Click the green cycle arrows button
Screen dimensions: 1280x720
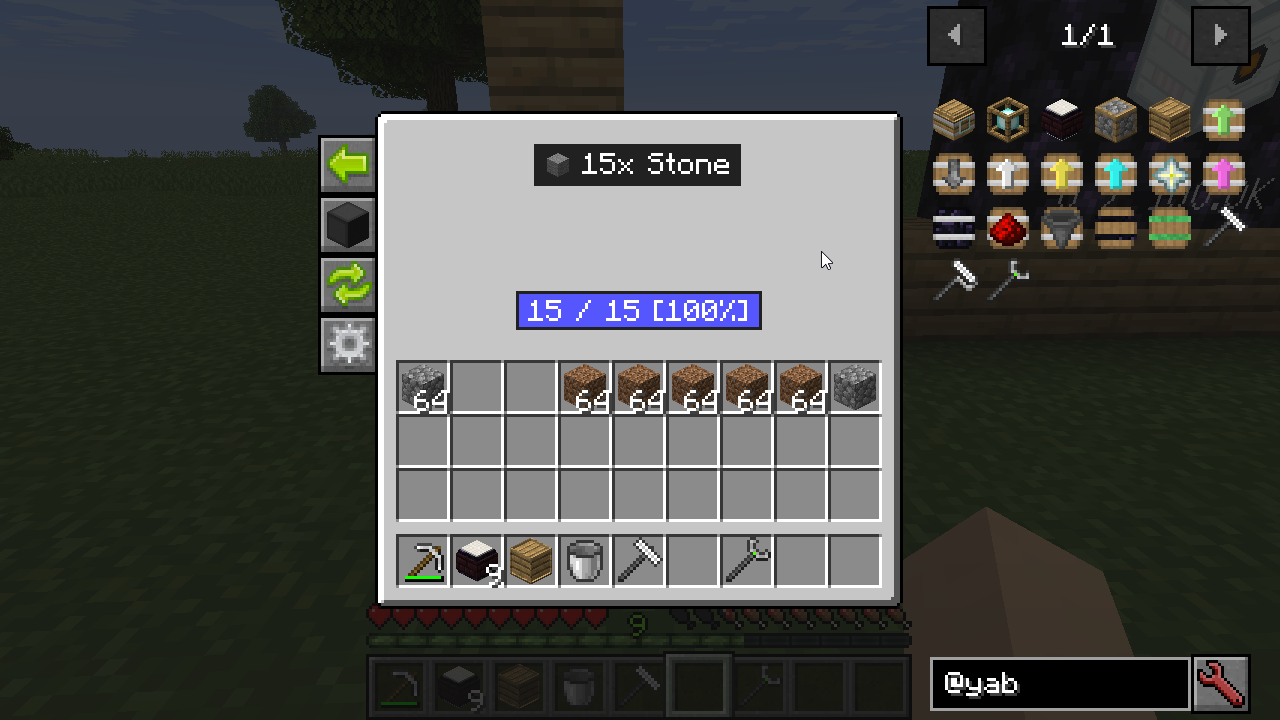[x=348, y=285]
